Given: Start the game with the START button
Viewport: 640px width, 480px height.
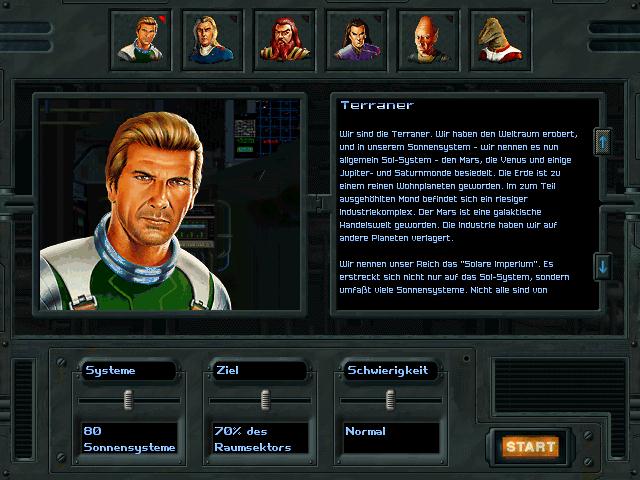Looking at the screenshot, I should coord(530,446).
